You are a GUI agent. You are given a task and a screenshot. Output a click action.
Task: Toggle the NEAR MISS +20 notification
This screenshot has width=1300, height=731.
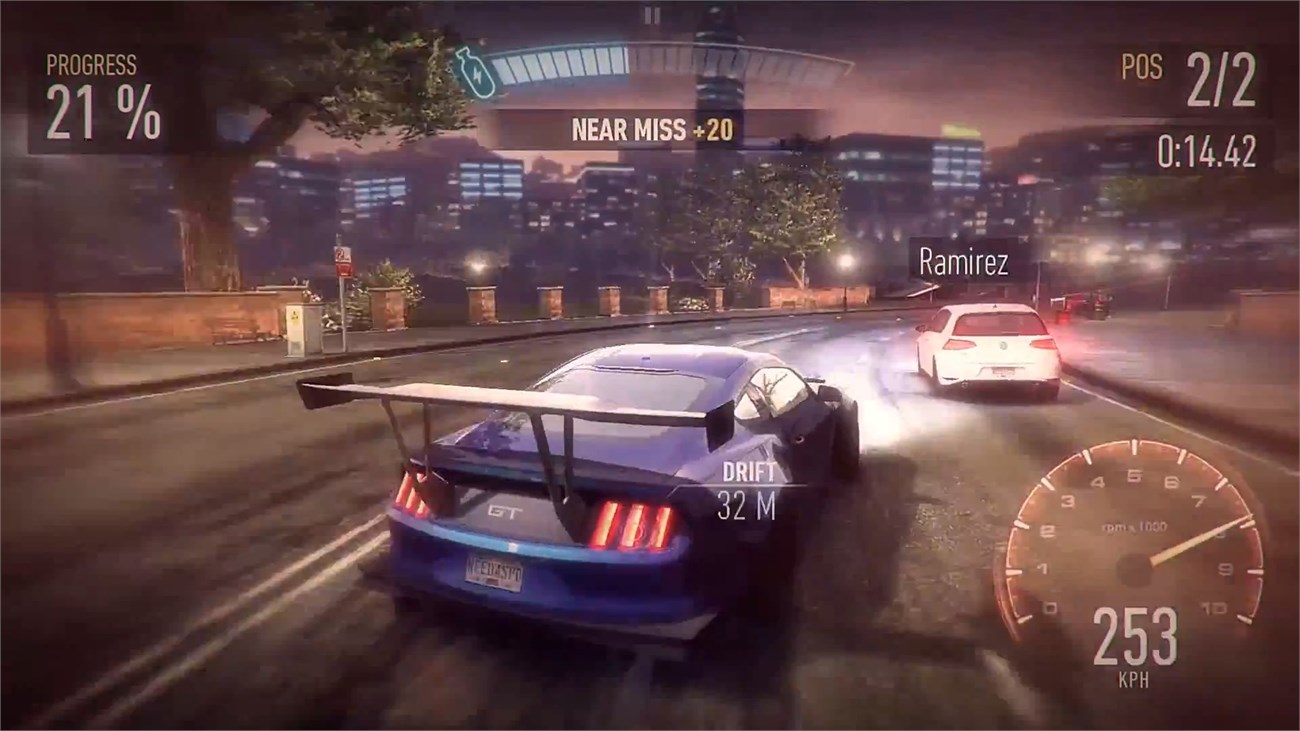pyautogui.click(x=651, y=128)
